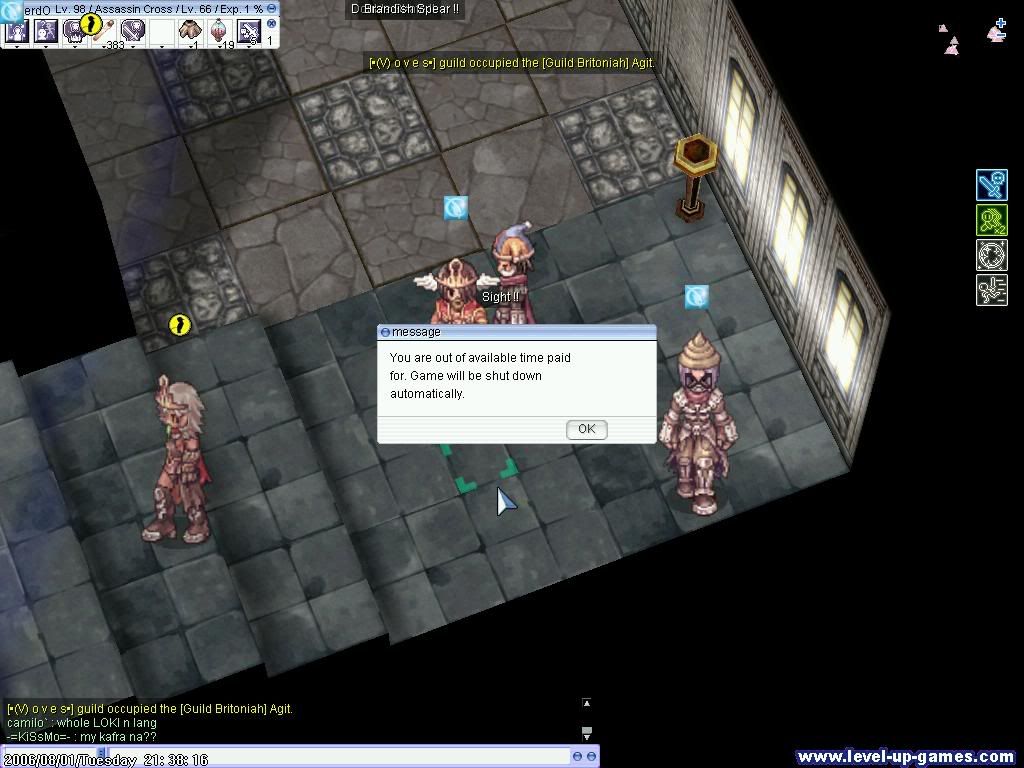Minimize the message dialog via its title button
Viewport: 1024px width, 768px height.
tap(386, 332)
